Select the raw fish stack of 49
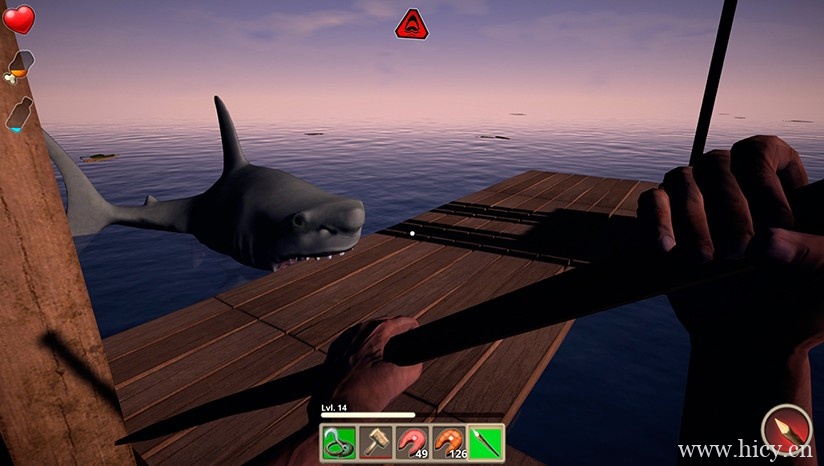The height and width of the screenshot is (466, 824). click(x=412, y=442)
